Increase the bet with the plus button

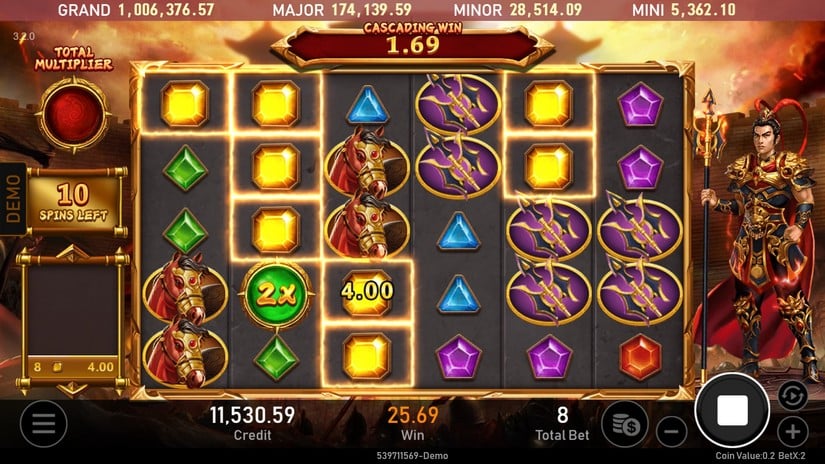pos(793,432)
